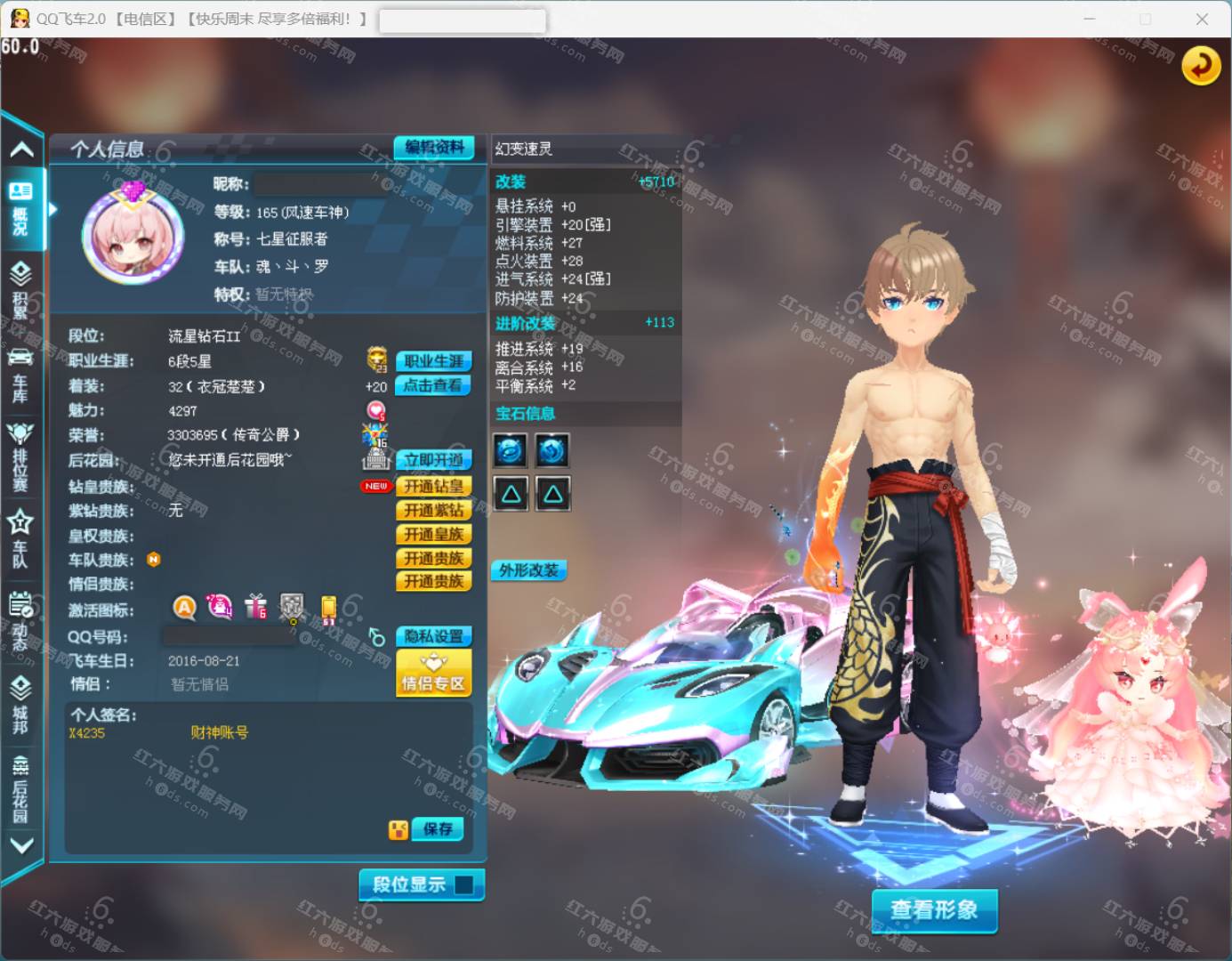Open the 情侣专区 couples zone
Screen dimensions: 1232x961
click(433, 673)
